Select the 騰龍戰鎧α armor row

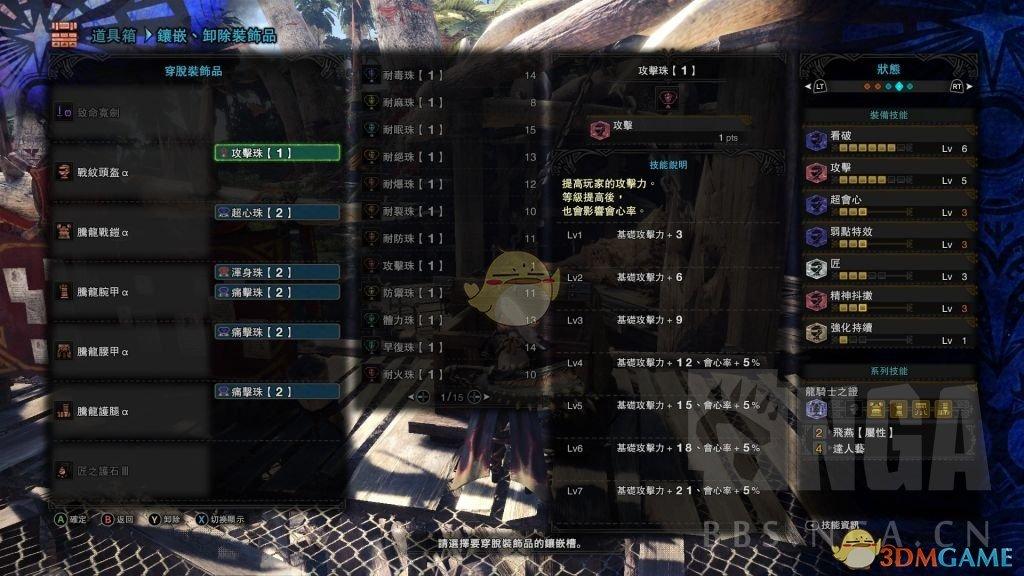(x=130, y=232)
